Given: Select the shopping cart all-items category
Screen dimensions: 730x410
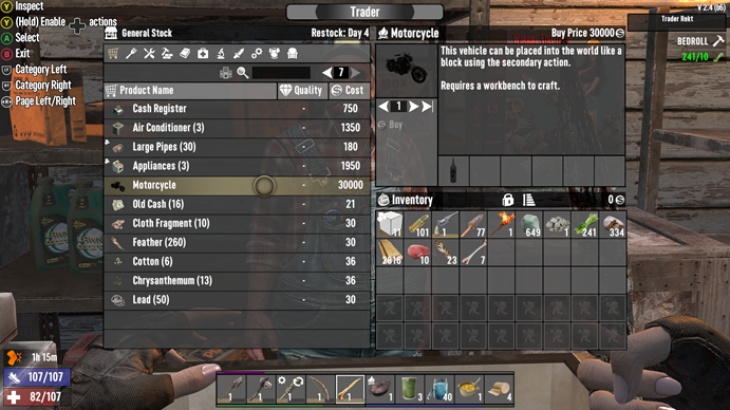Looking at the screenshot, I should coord(113,53).
